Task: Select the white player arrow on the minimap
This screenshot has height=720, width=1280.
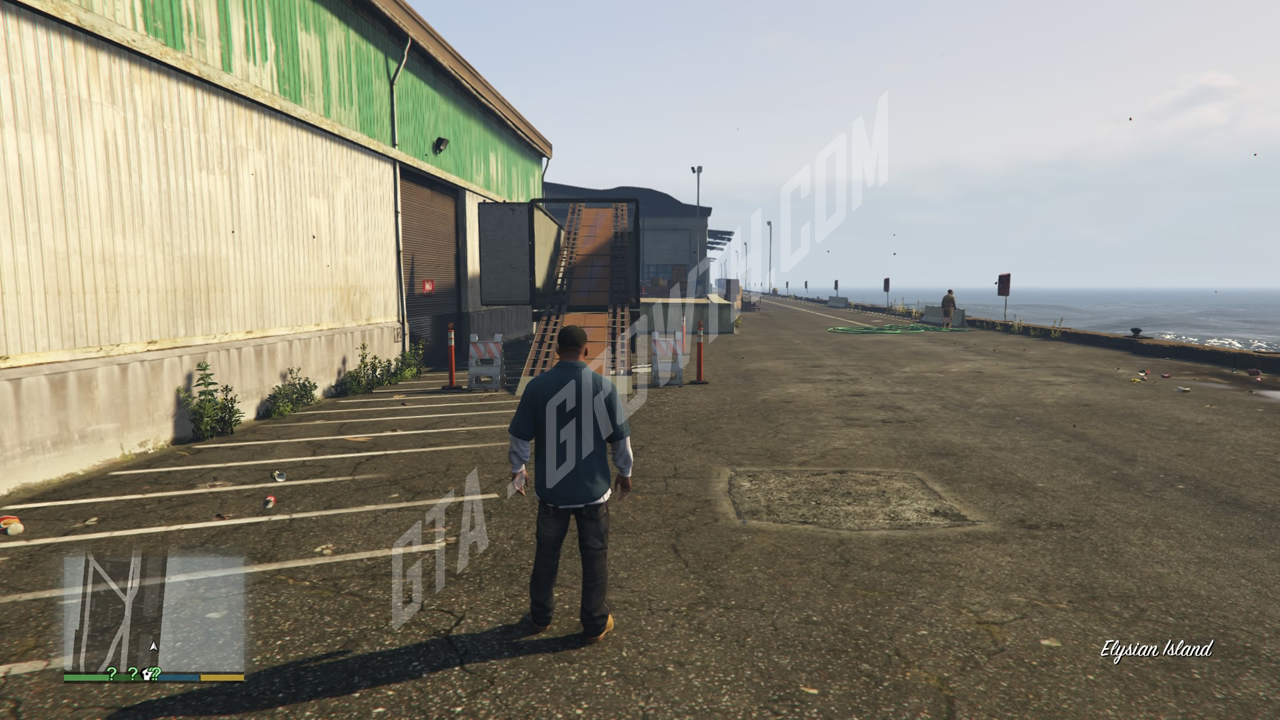Action: 153,647
